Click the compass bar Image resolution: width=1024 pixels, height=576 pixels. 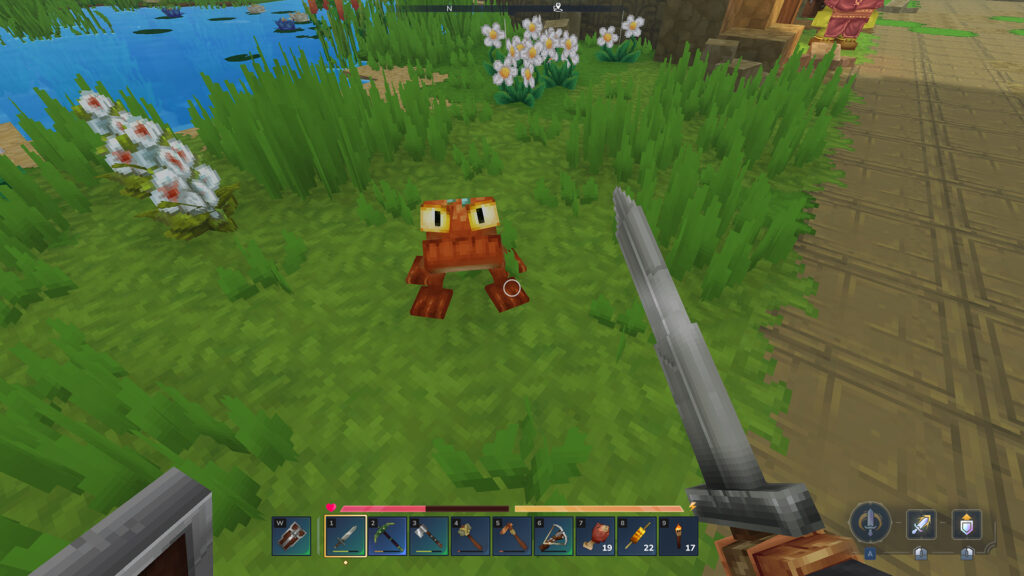point(510,7)
